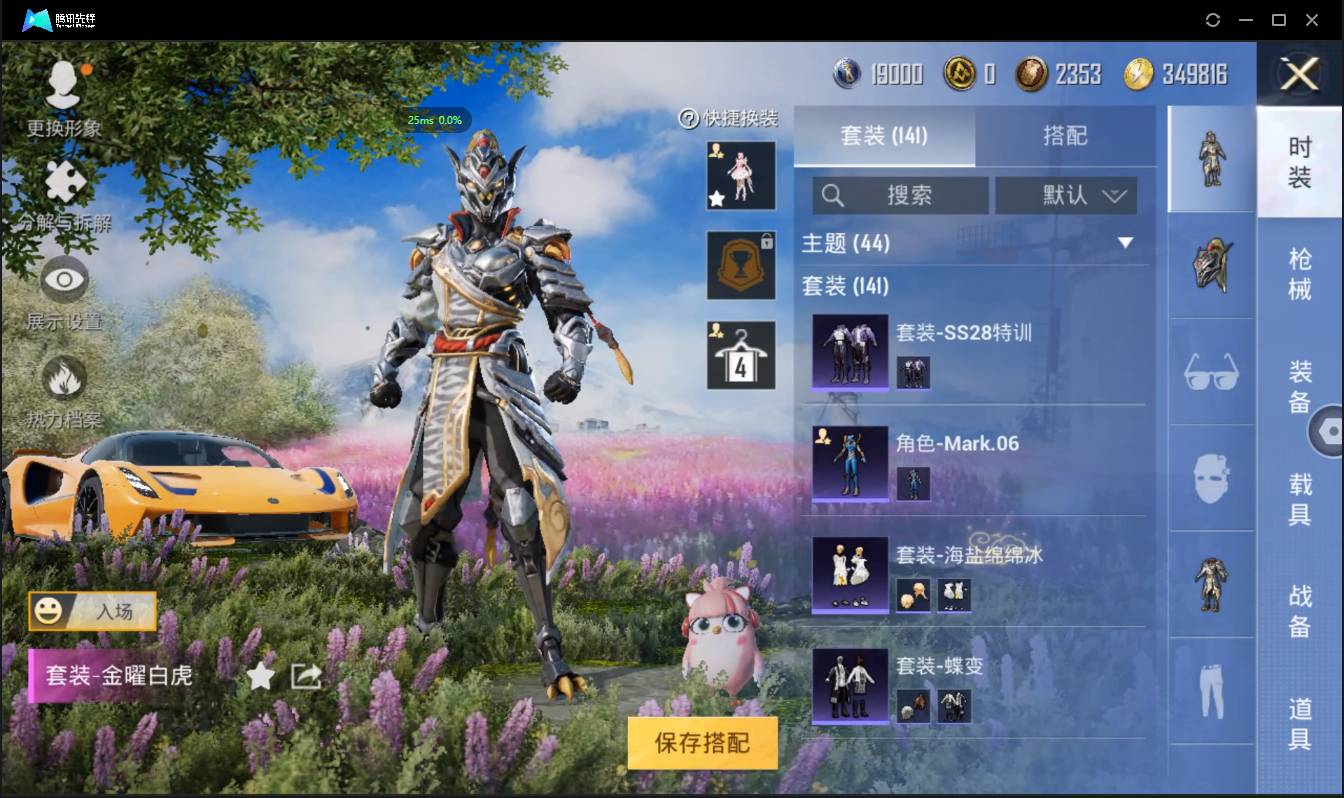Tap the 搜索 search input field

coord(900,196)
